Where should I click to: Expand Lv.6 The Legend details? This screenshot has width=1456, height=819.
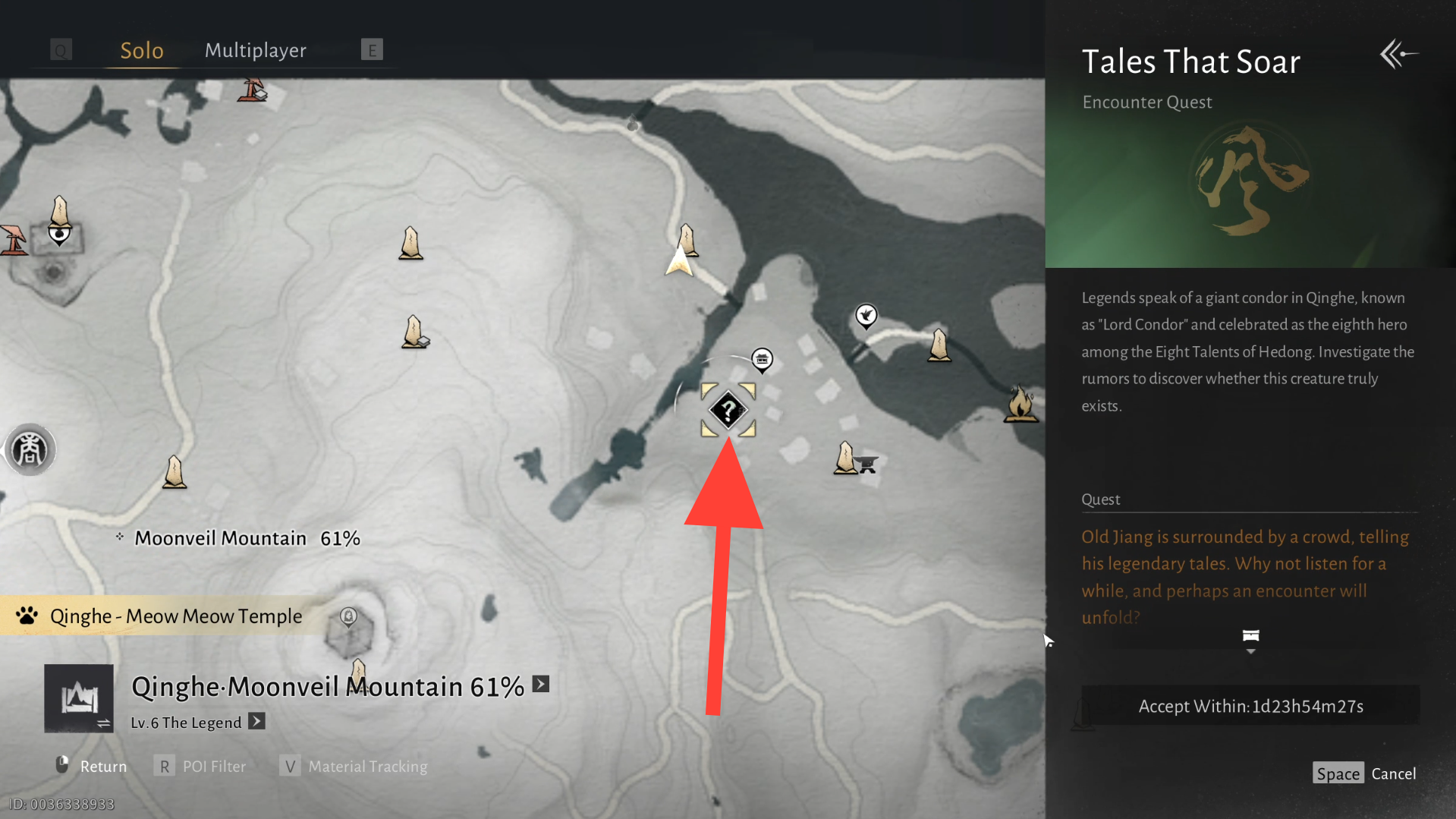257,721
